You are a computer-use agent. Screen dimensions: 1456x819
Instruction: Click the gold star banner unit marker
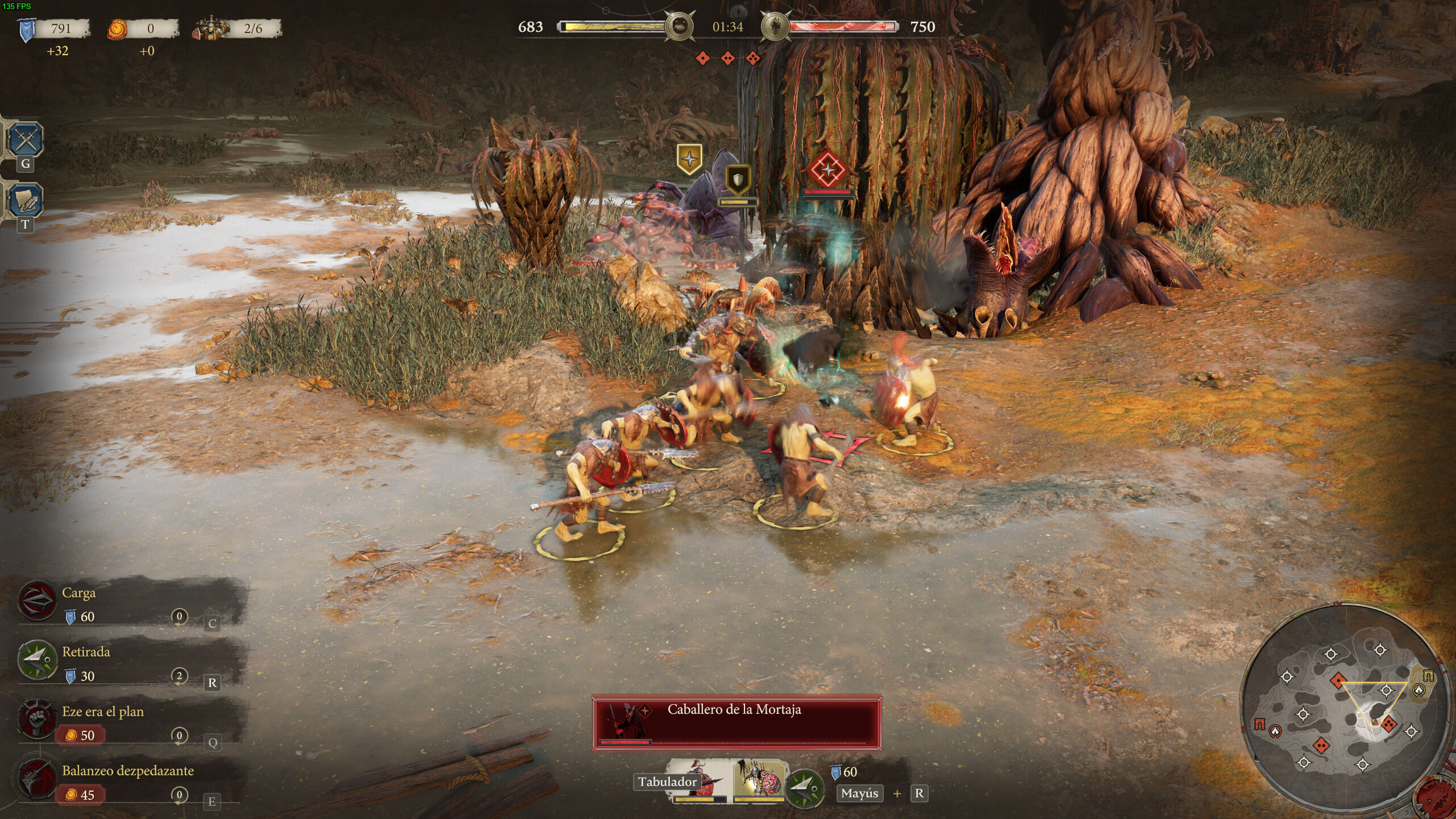(x=689, y=159)
